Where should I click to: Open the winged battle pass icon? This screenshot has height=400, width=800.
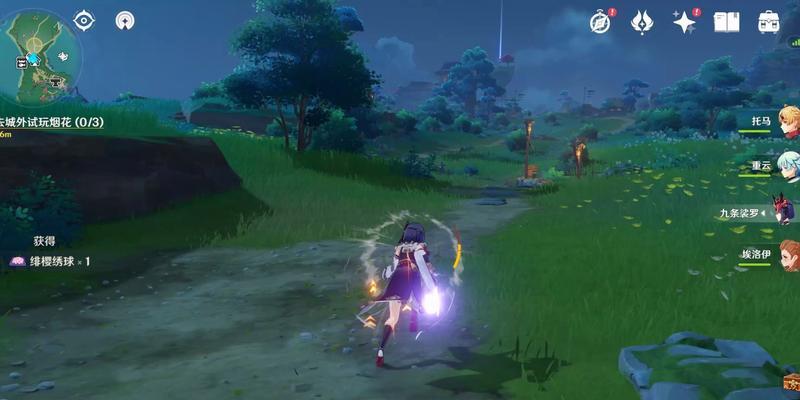coord(642,22)
